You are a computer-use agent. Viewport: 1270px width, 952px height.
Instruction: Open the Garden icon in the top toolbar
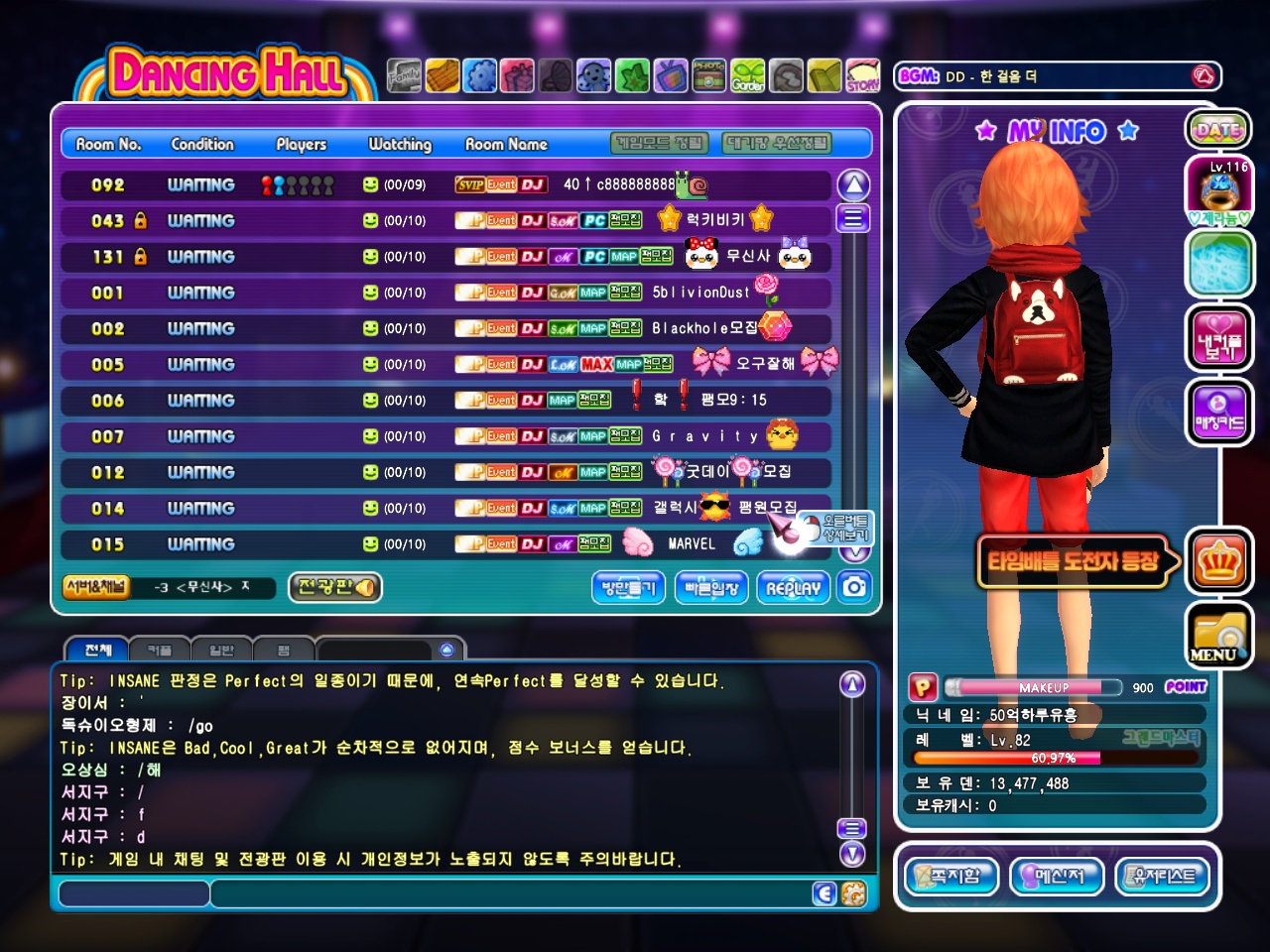(748, 76)
